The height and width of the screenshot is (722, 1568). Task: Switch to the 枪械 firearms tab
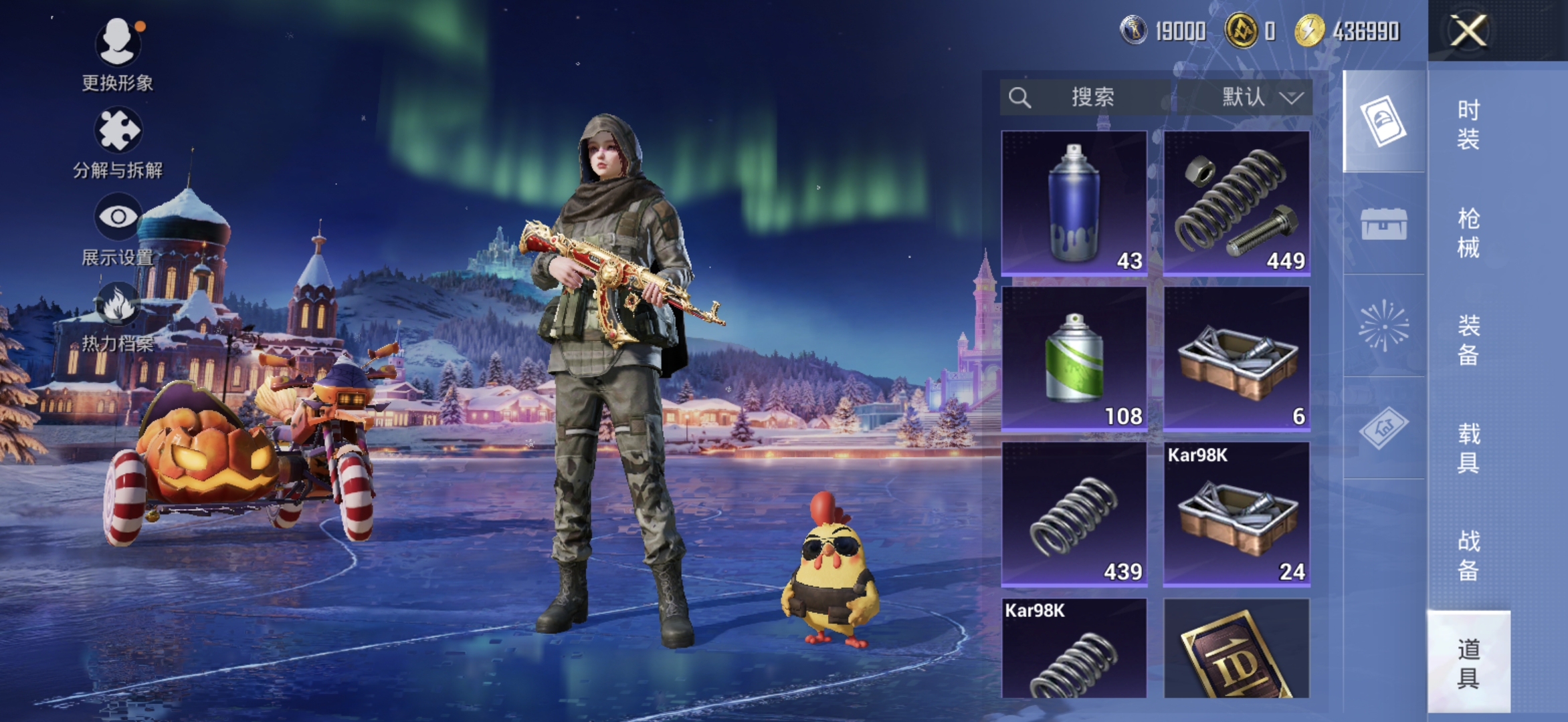pyautogui.click(x=1468, y=233)
